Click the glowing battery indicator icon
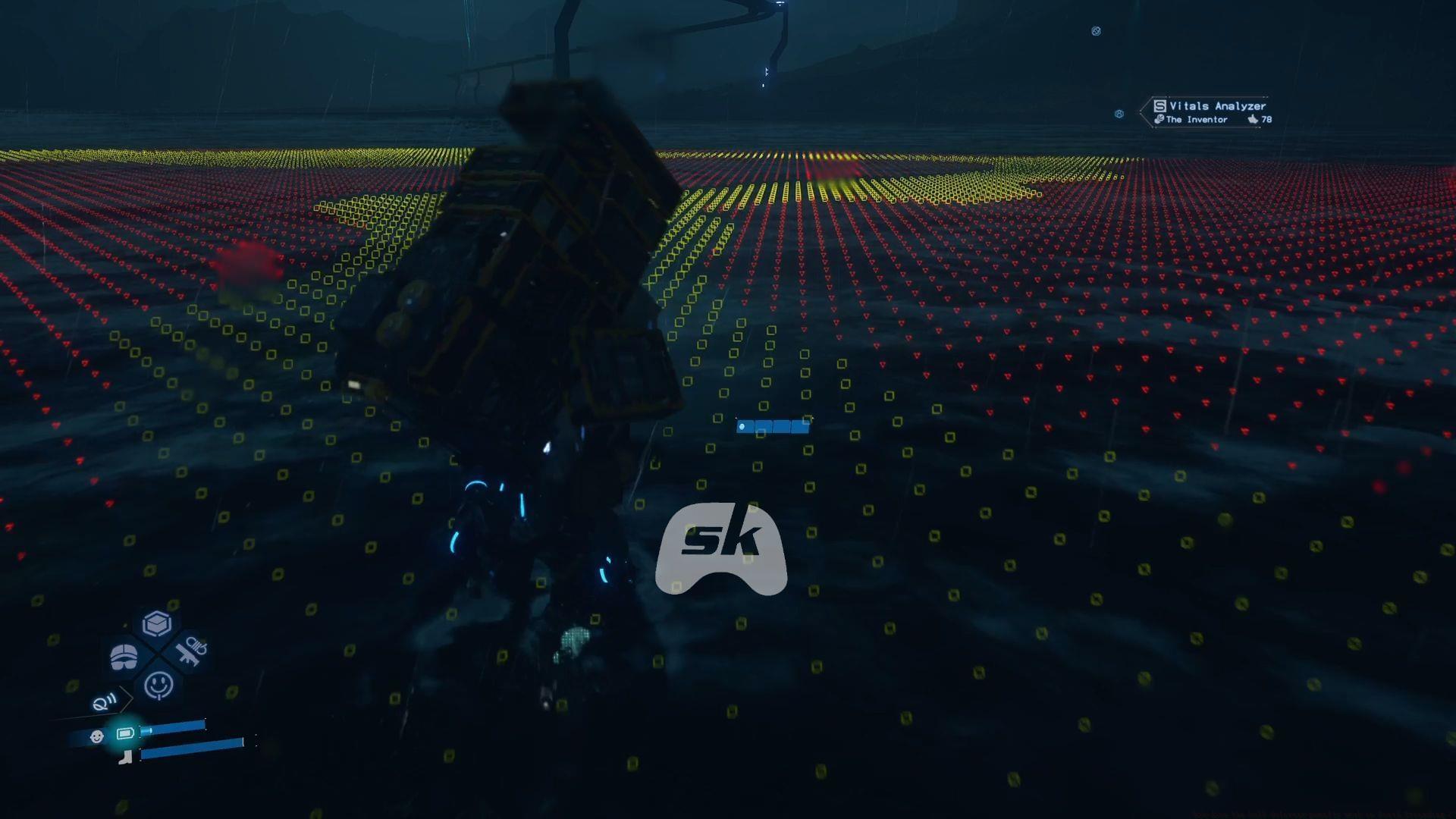The height and width of the screenshot is (819, 1456). pyautogui.click(x=125, y=734)
